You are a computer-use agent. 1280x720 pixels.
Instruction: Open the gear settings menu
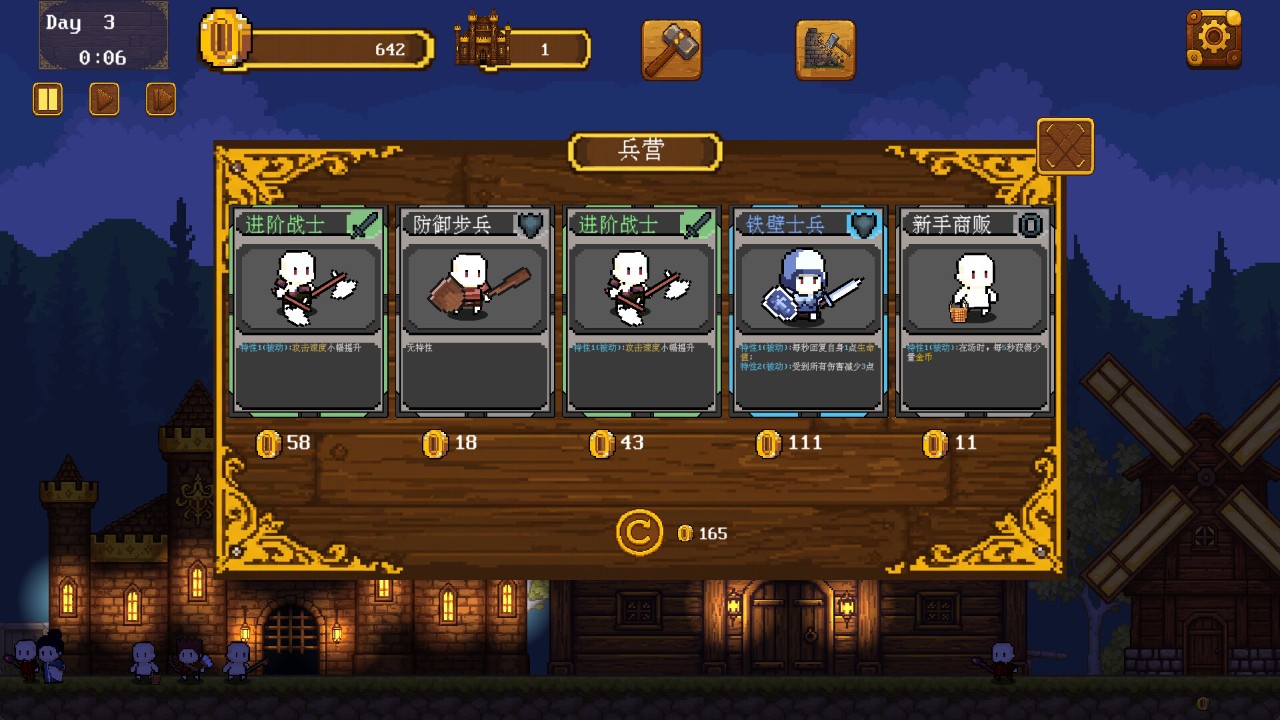1213,39
